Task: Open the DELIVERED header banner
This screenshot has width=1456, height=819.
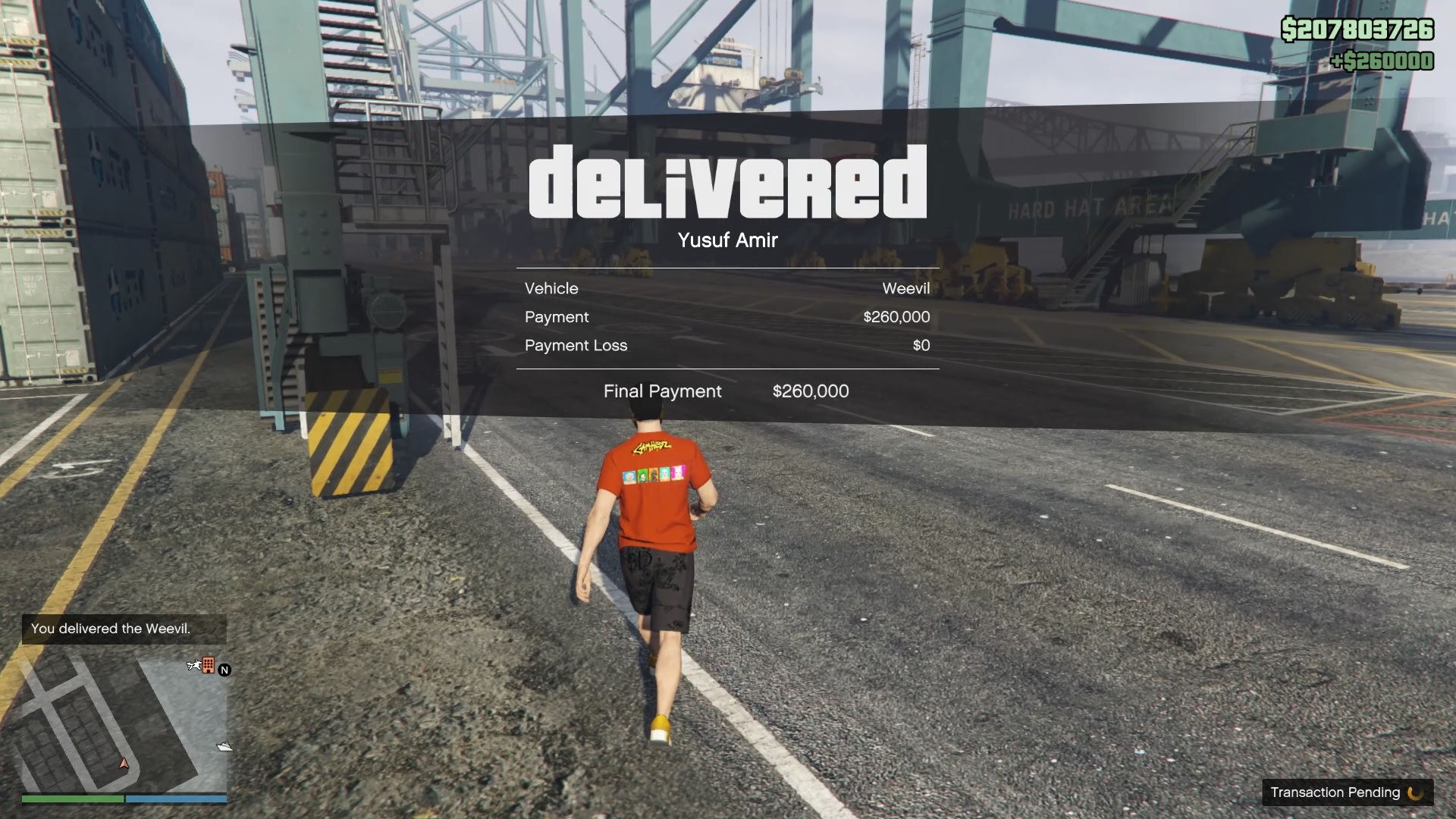Action: pos(726,182)
